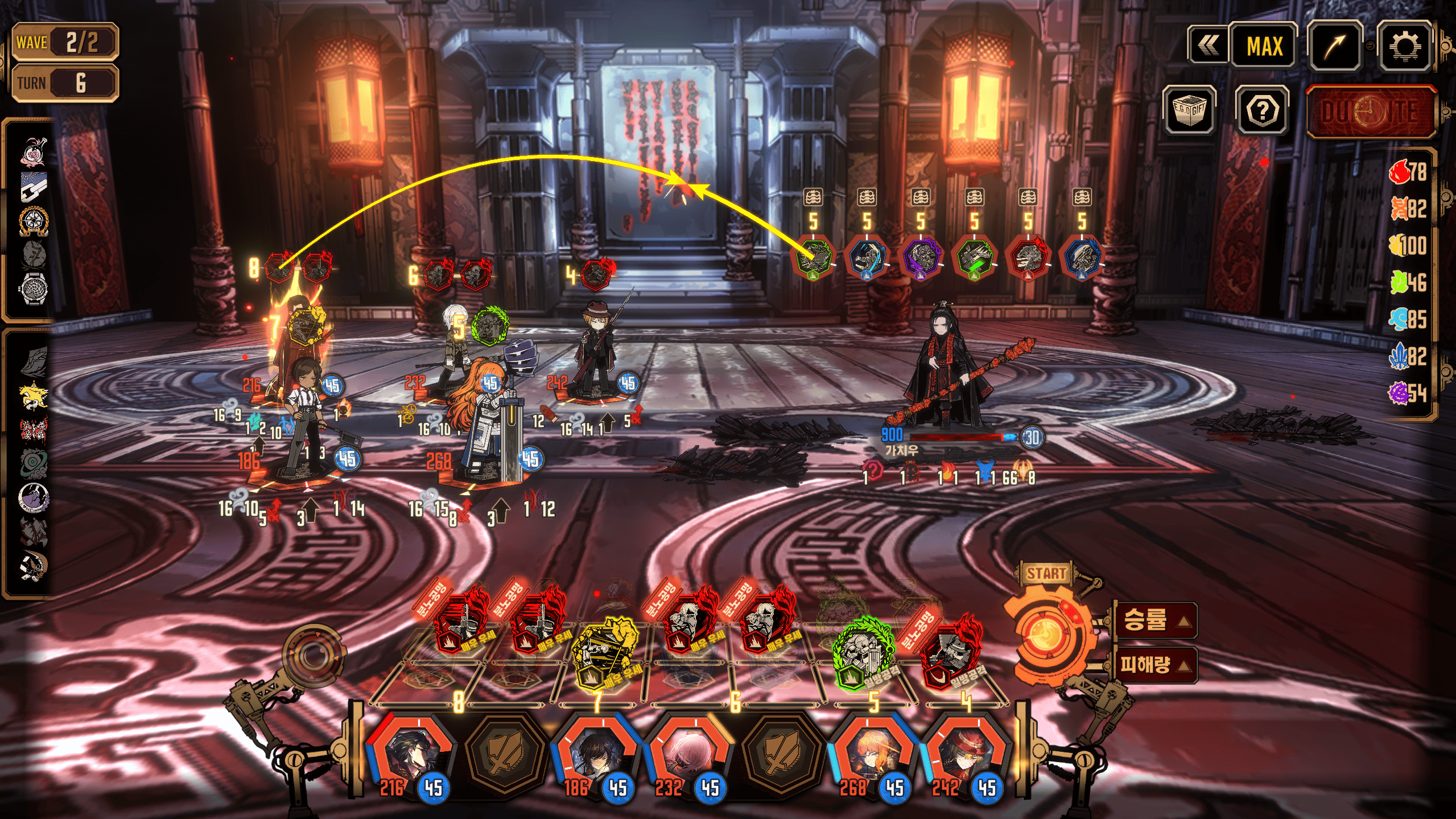Click the double-chevron rewind button
Viewport: 1456px width, 819px height.
1208,46
